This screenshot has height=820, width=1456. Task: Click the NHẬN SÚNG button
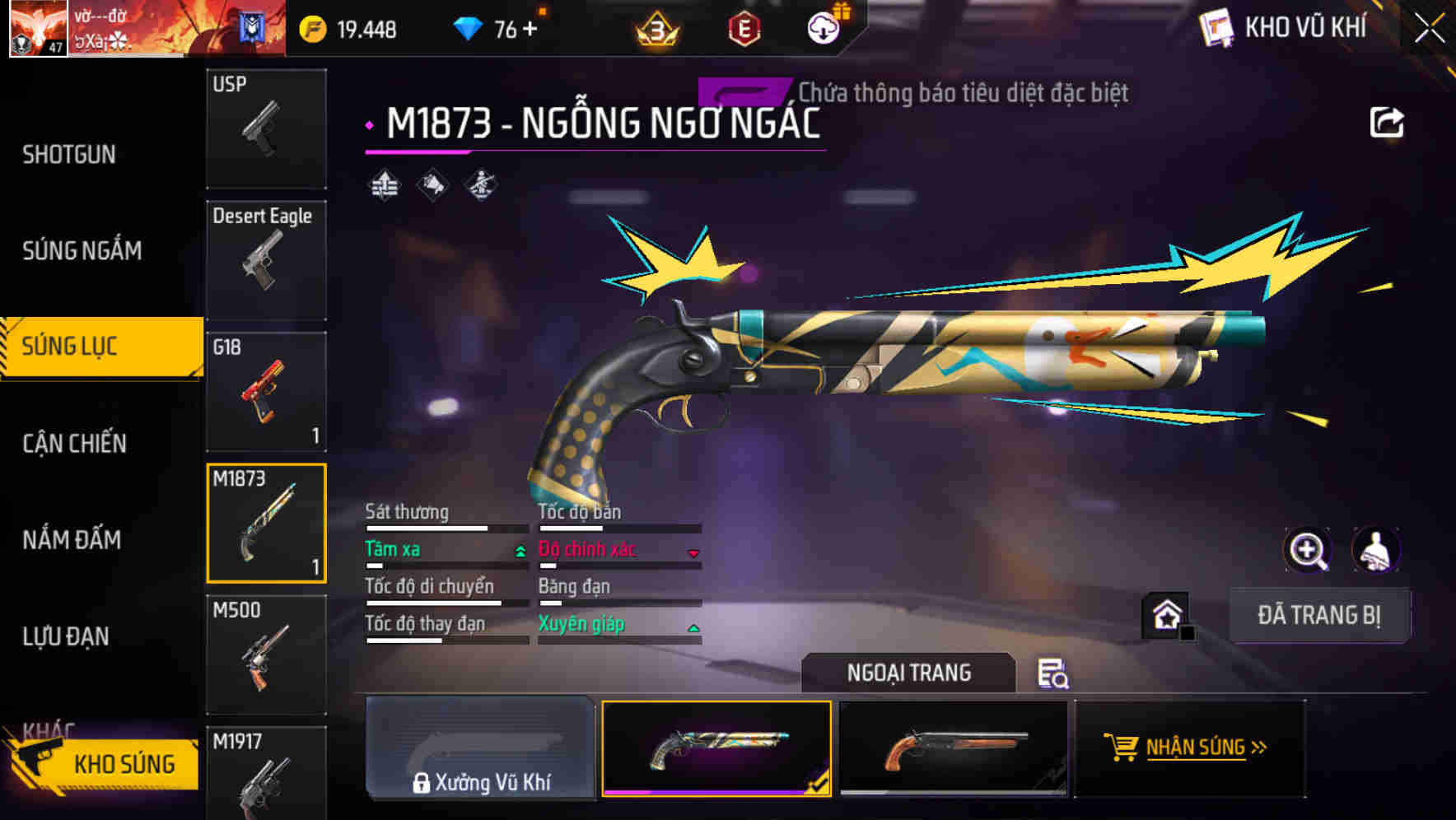click(1190, 748)
